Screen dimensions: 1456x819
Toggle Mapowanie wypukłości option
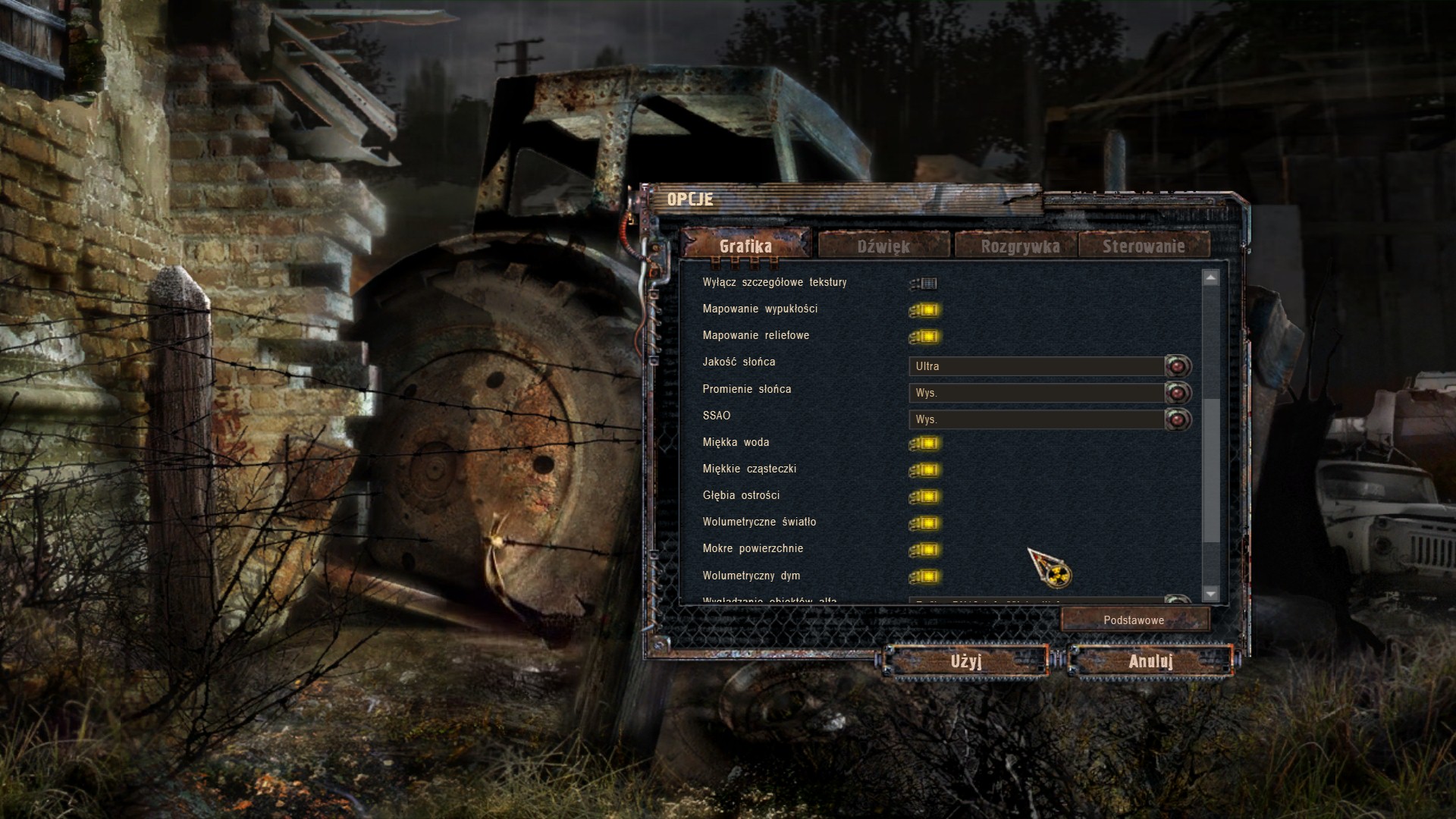click(926, 310)
